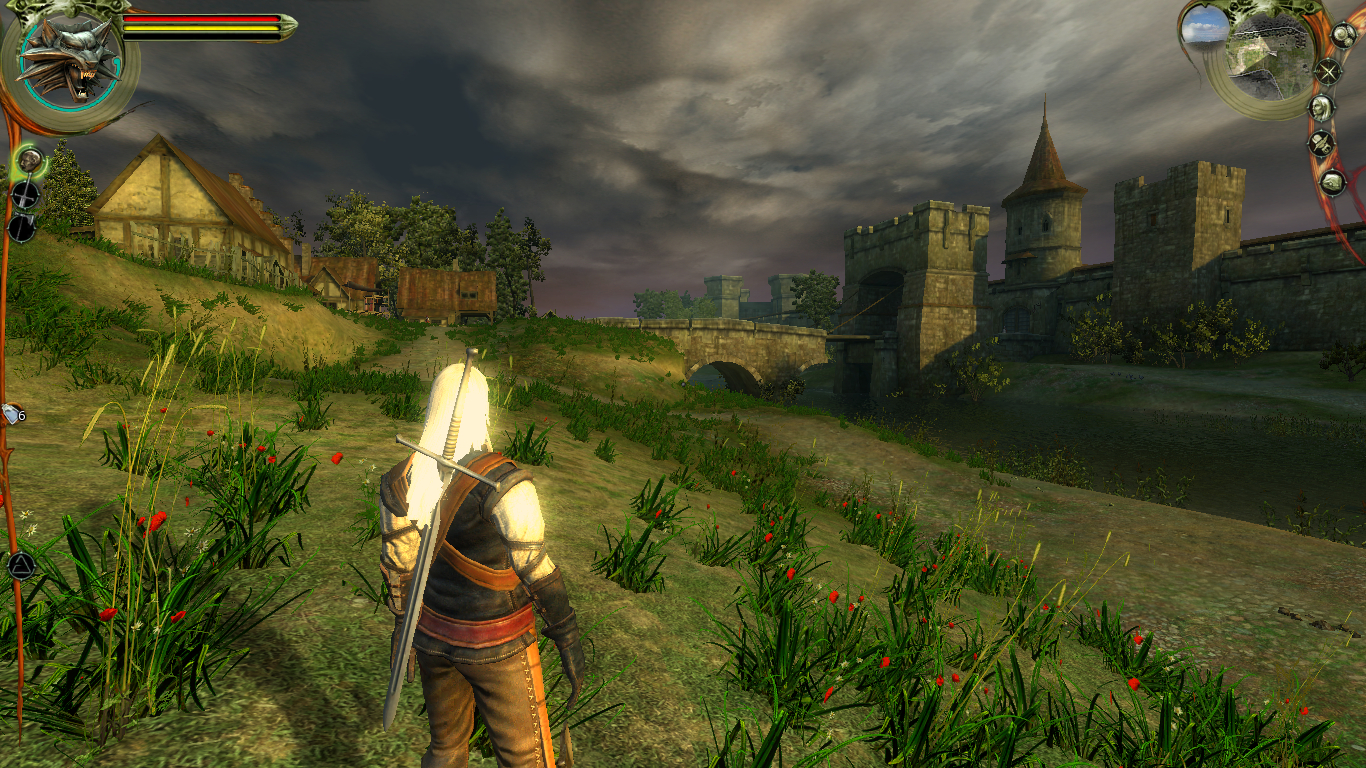Image resolution: width=1366 pixels, height=768 pixels.
Task: Draw the steel sword from its slot
Action: point(25,194)
